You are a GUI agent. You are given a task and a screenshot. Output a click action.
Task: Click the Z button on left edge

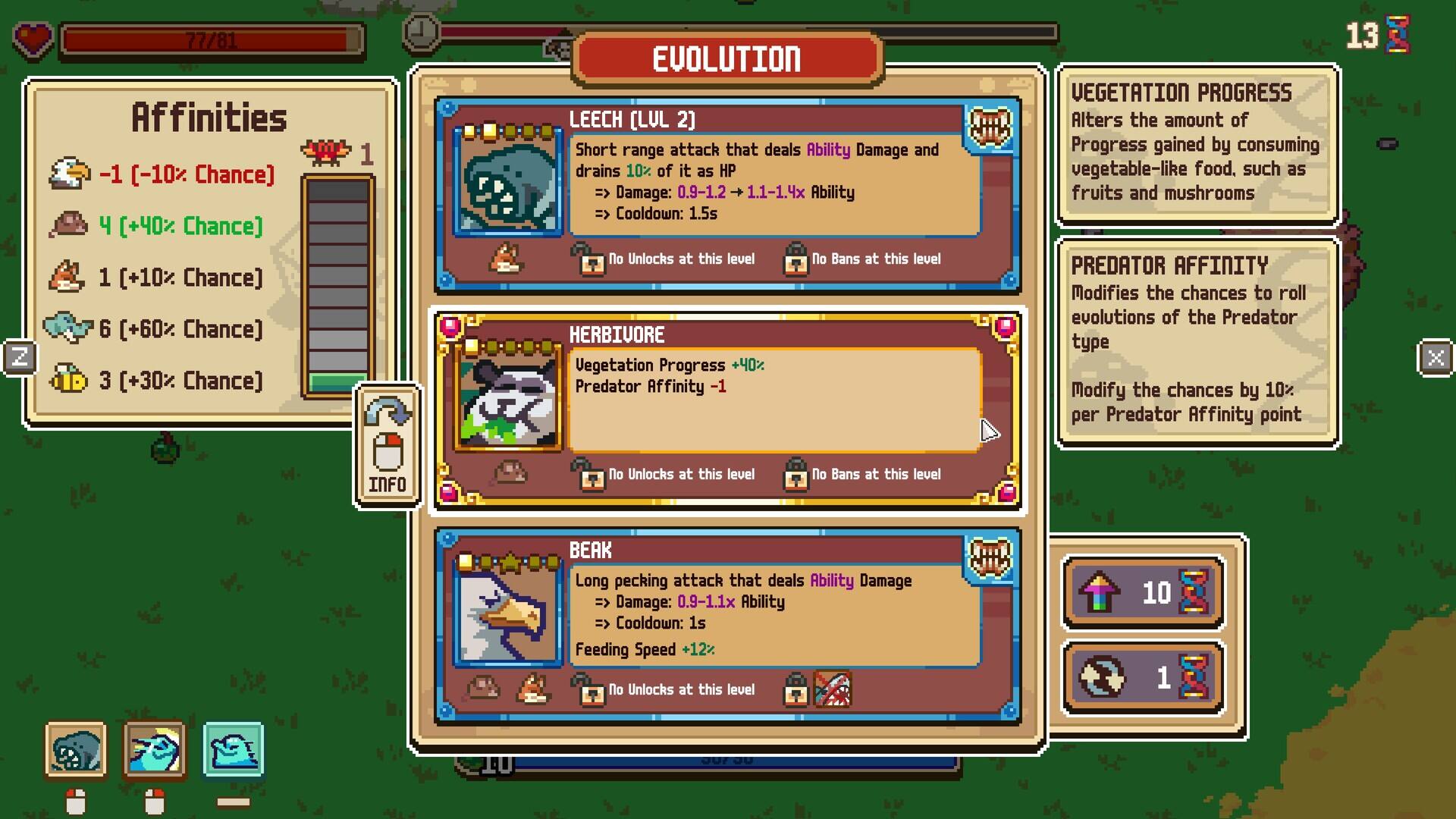(20, 357)
